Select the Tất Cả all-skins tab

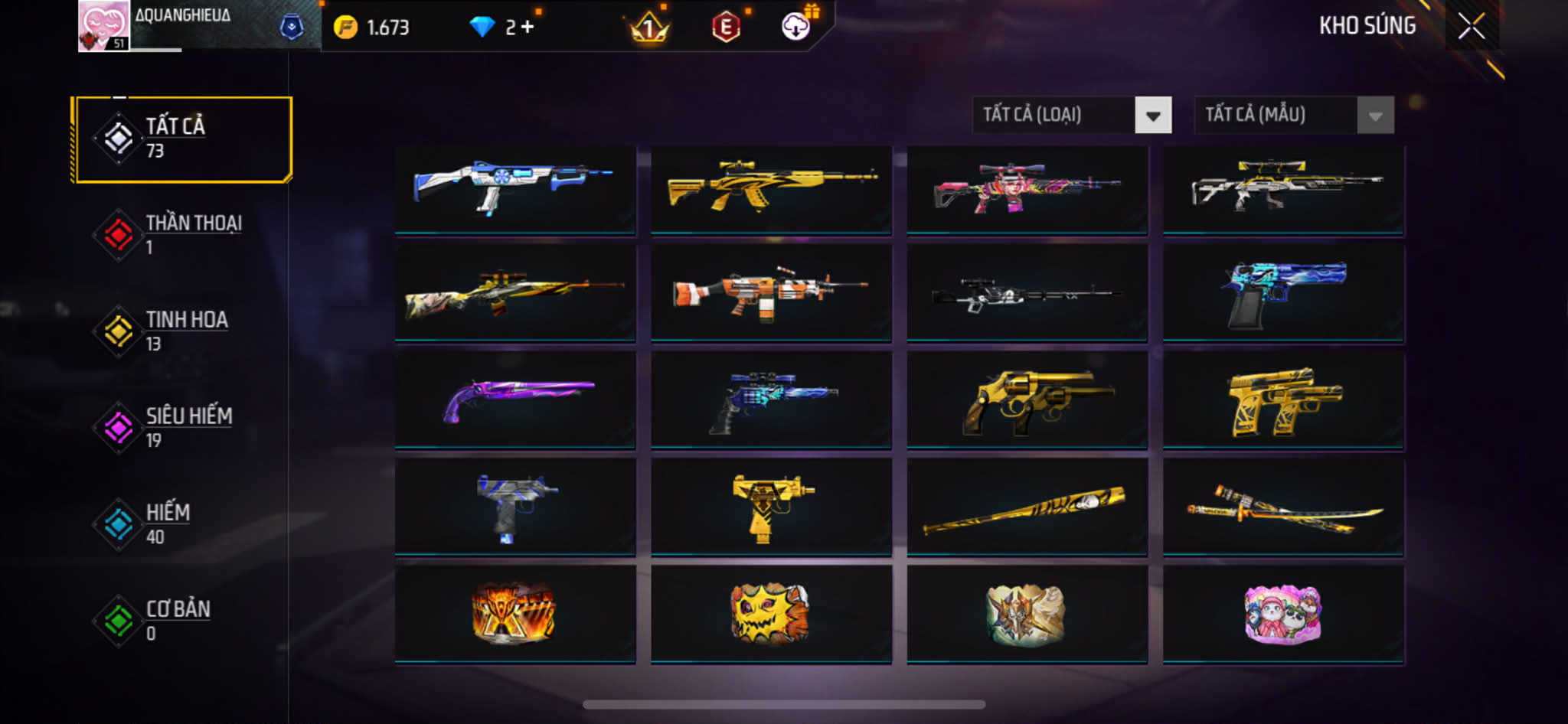pos(182,139)
